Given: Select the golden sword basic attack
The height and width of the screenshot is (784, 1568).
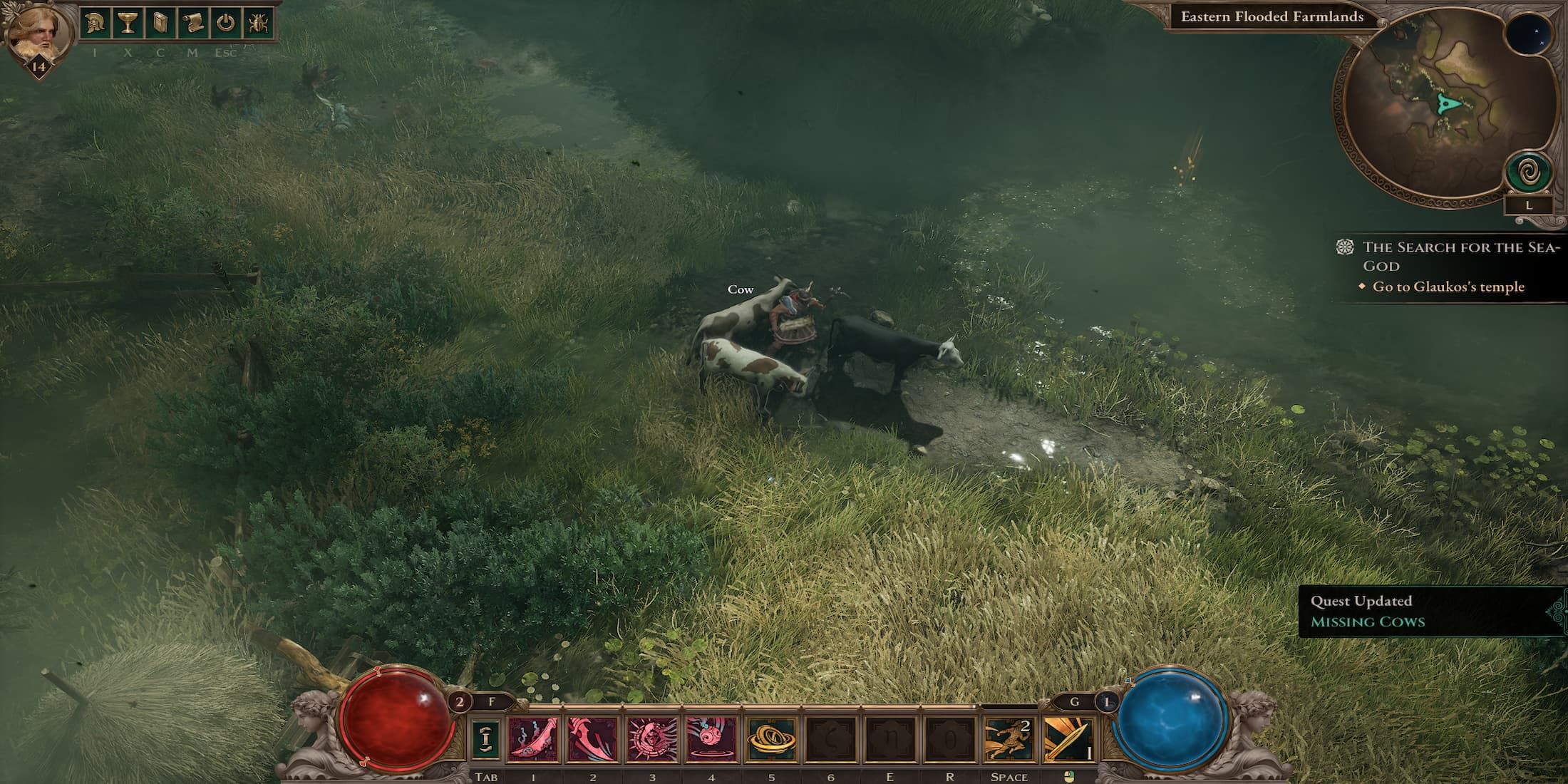Looking at the screenshot, I should [x=1068, y=739].
